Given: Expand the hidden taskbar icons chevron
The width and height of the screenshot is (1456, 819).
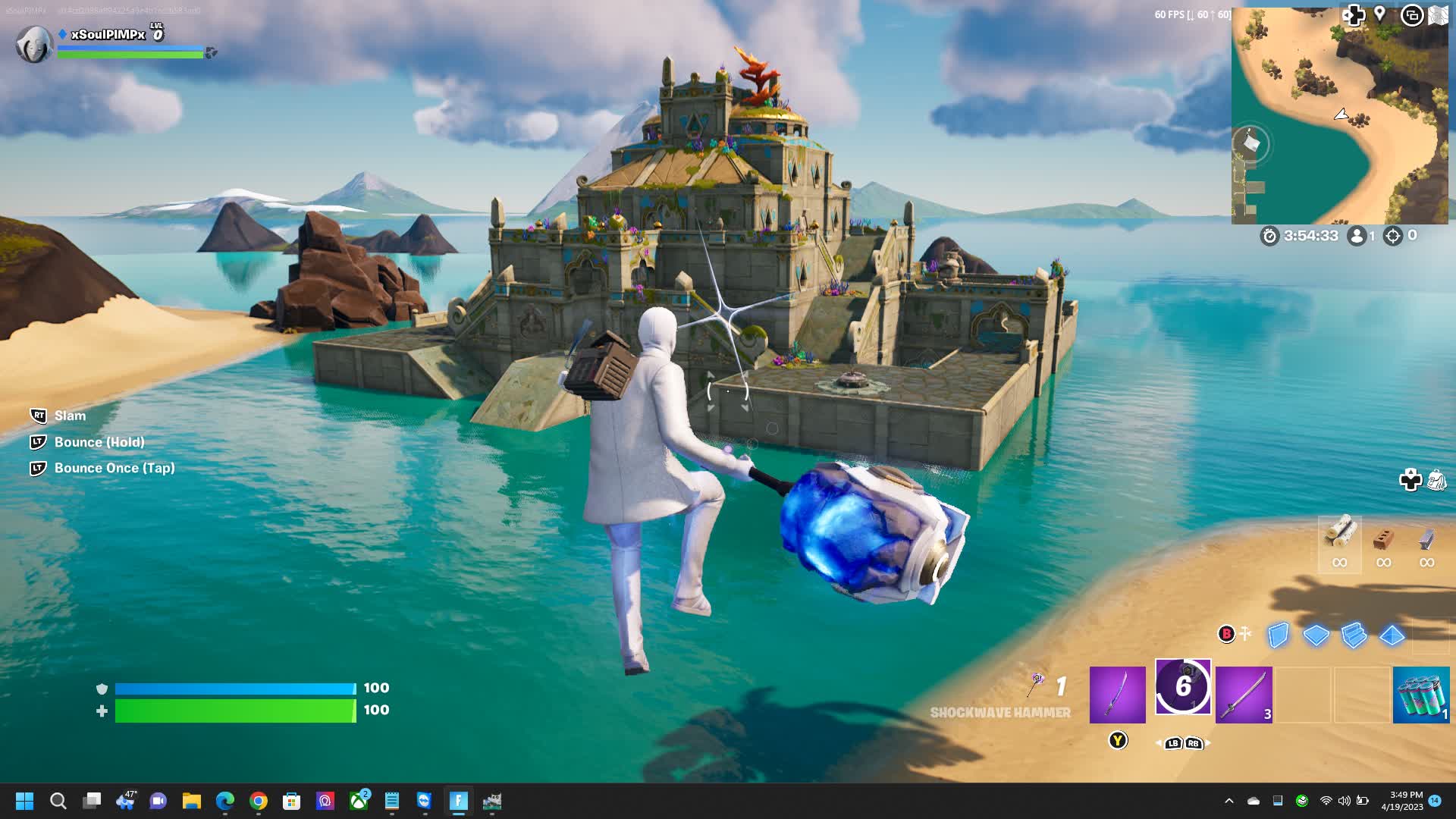Looking at the screenshot, I should click(1229, 802).
